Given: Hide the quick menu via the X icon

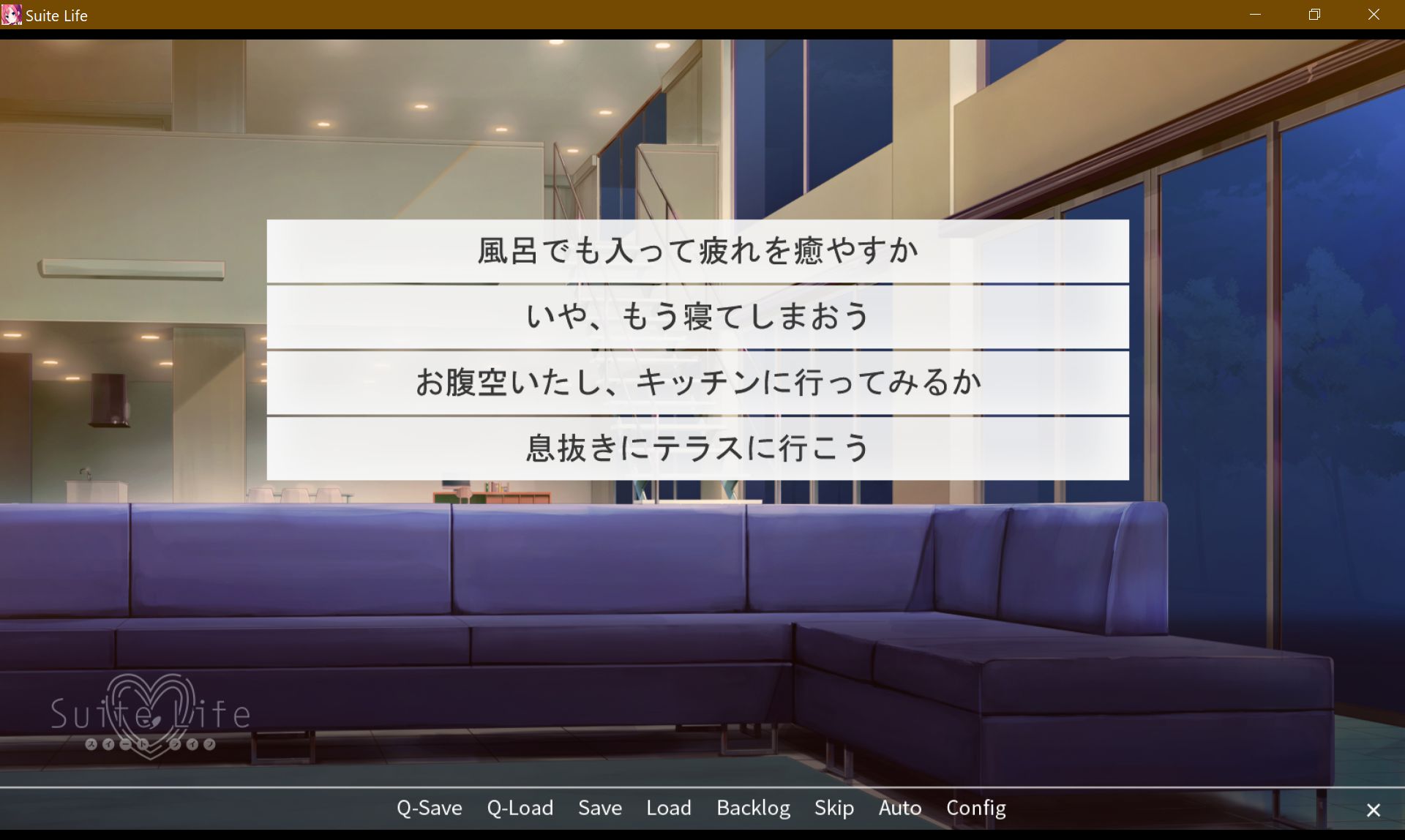Looking at the screenshot, I should (x=1374, y=809).
